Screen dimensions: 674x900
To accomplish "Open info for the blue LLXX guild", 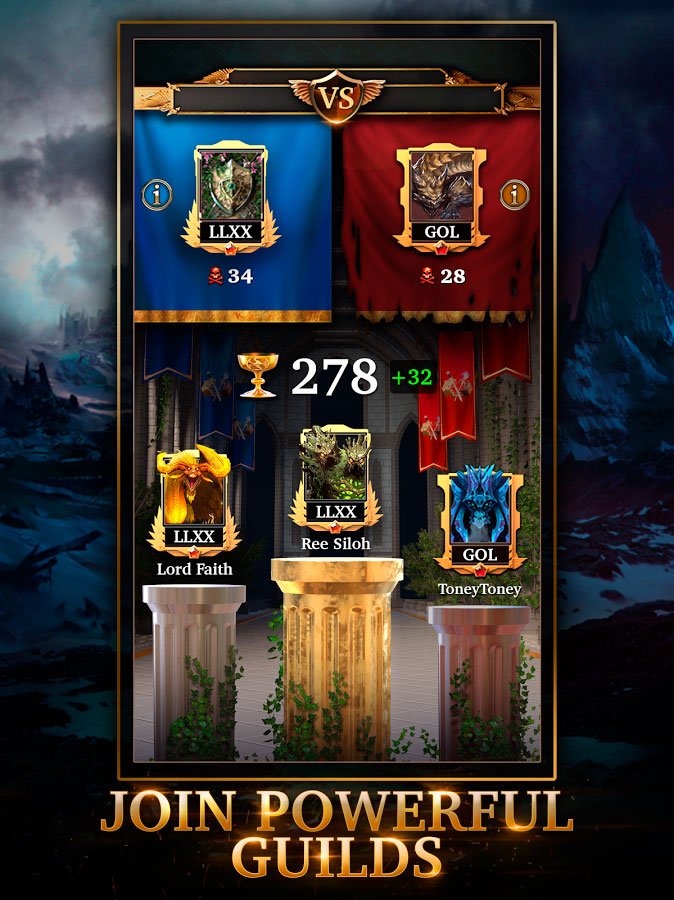I will pyautogui.click(x=157, y=195).
